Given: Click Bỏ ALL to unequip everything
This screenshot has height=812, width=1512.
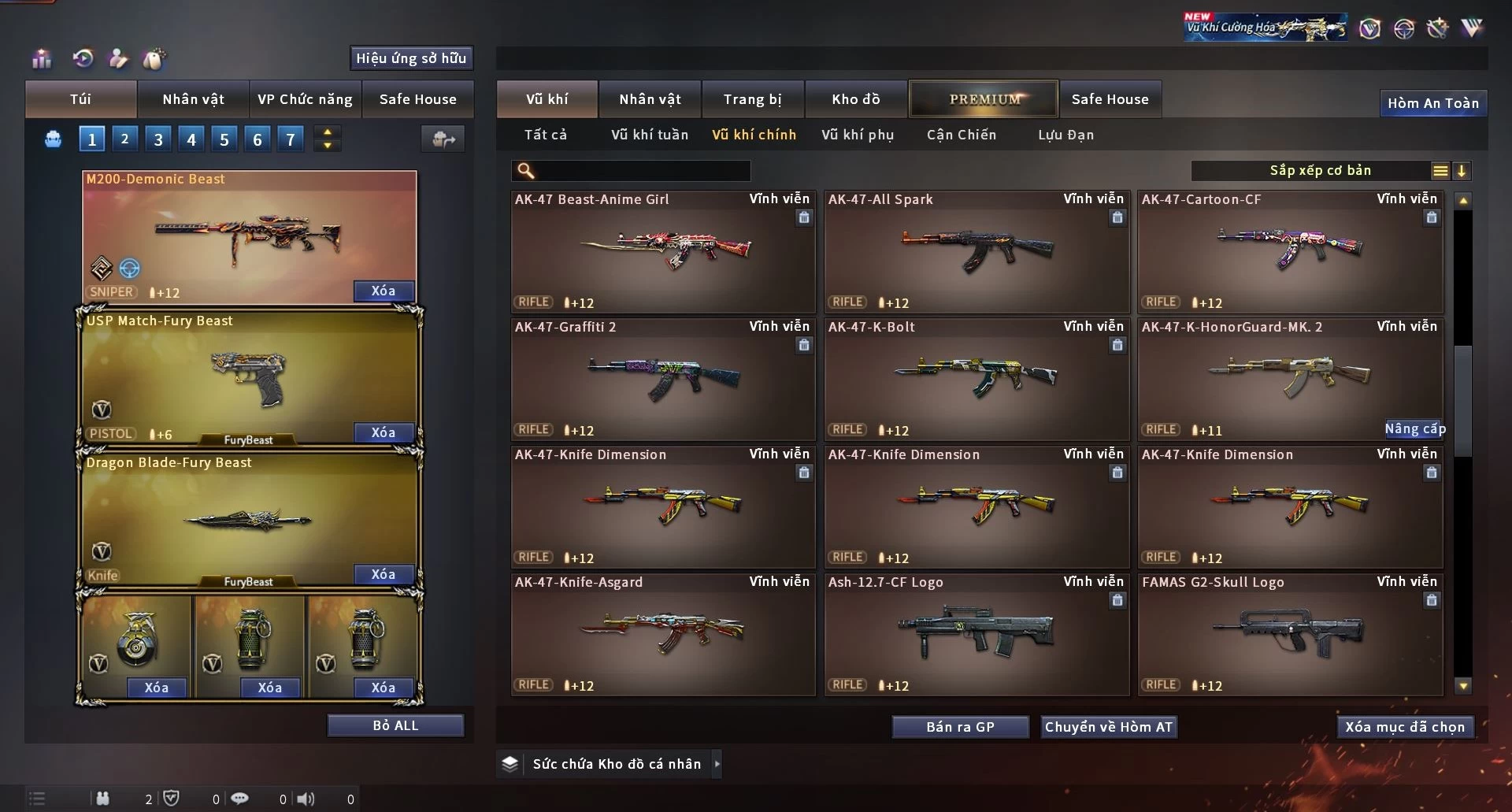Looking at the screenshot, I should click(x=395, y=725).
